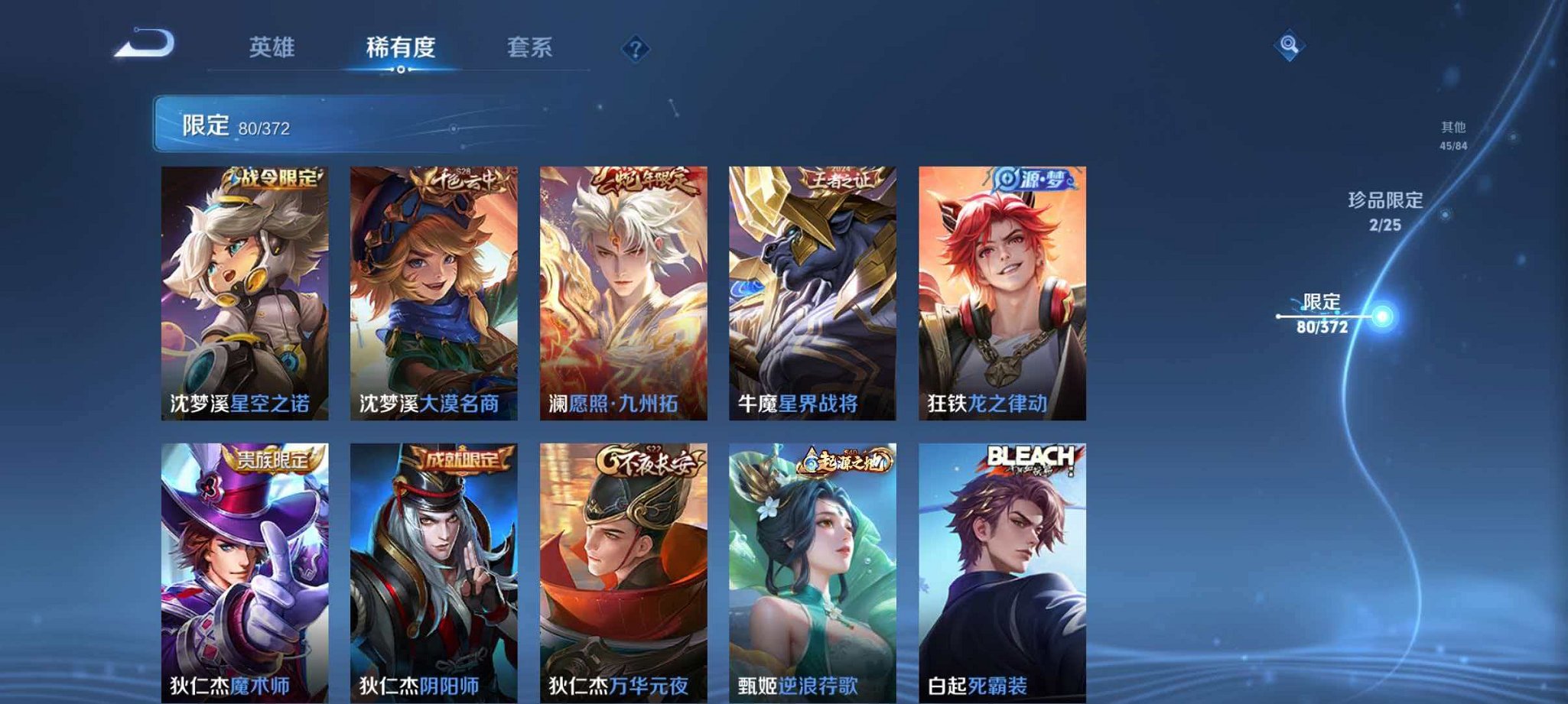
Task: Select the 其他 45/84 category
Action: 1451,134
